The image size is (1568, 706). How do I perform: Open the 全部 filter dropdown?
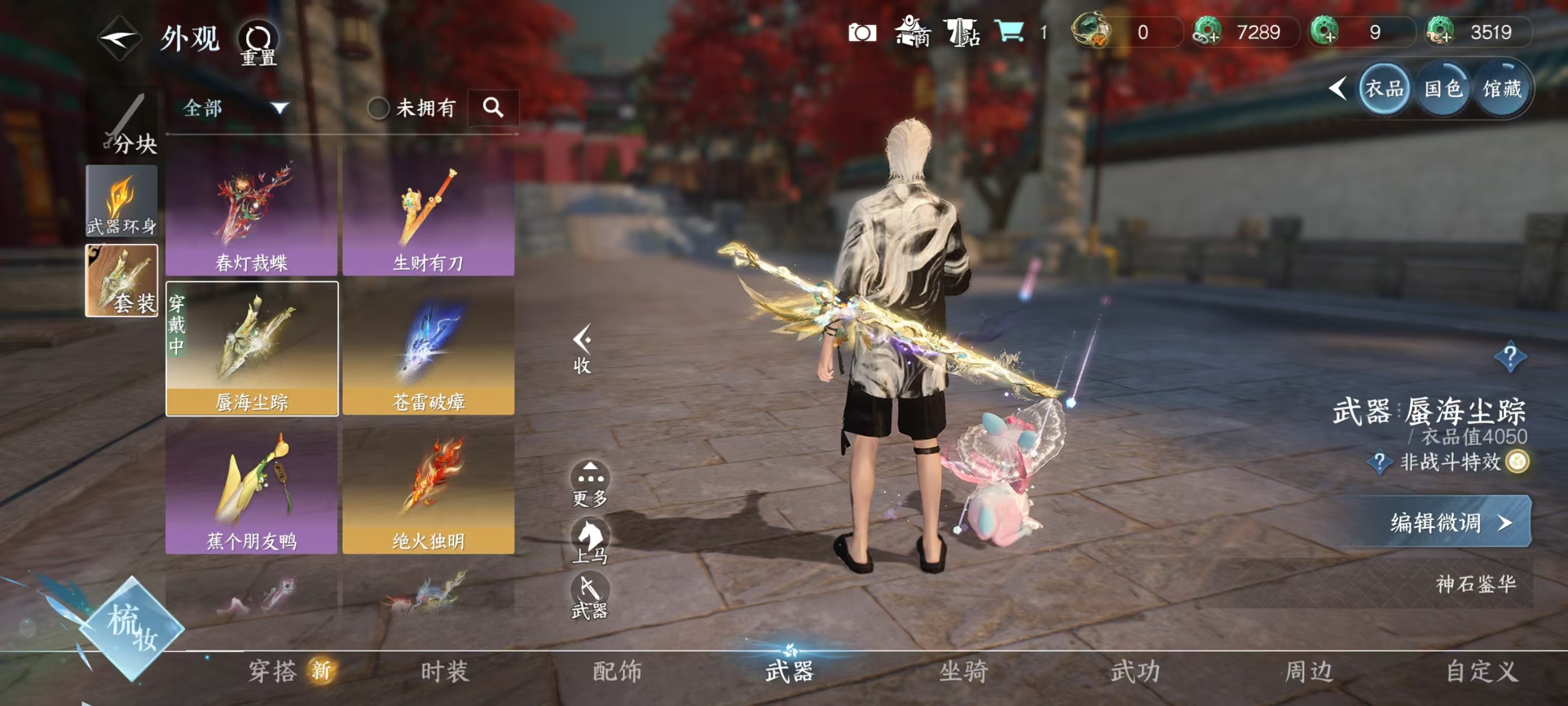[x=231, y=109]
